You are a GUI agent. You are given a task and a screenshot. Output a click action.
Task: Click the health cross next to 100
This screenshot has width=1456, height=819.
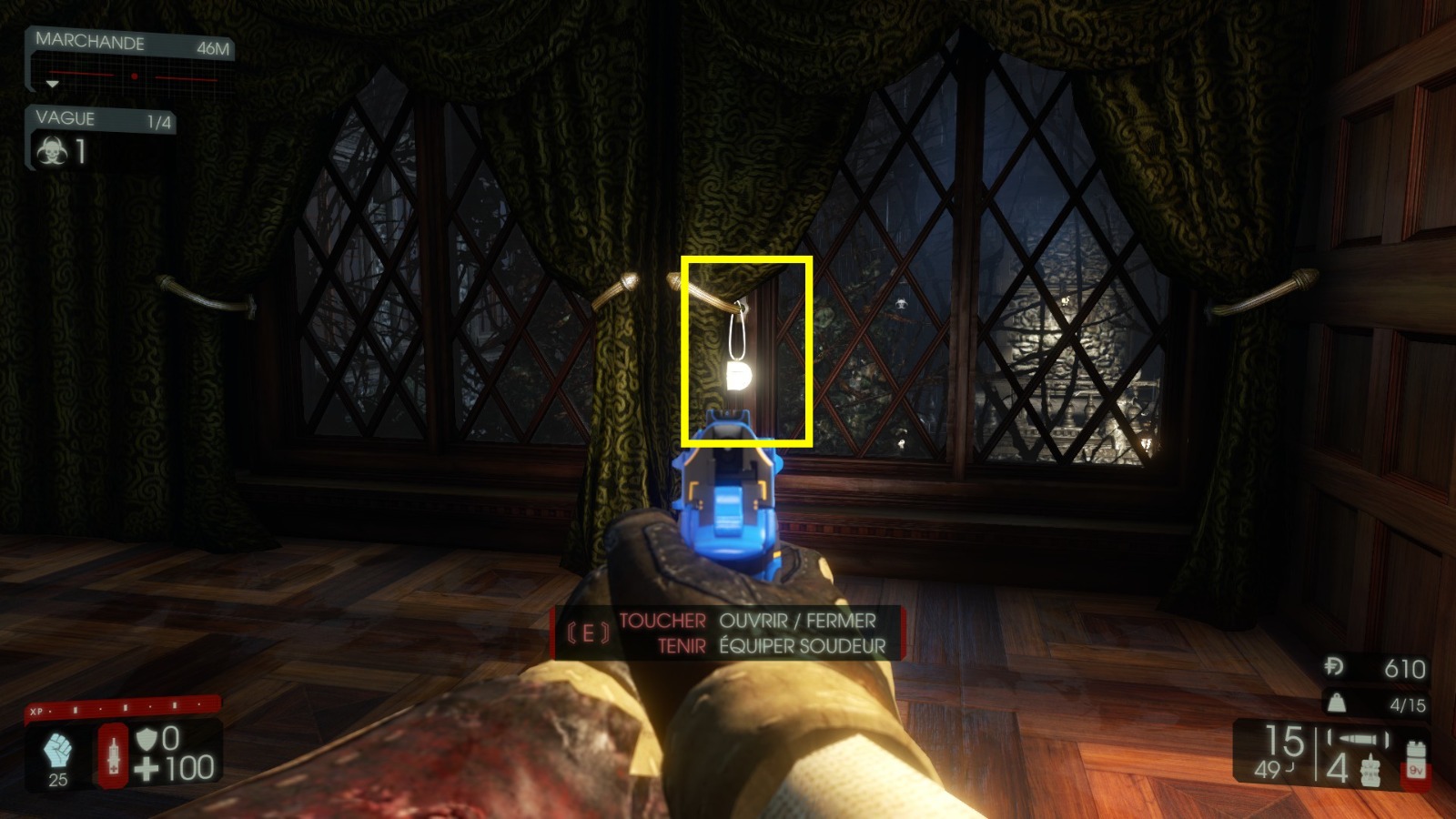(148, 764)
